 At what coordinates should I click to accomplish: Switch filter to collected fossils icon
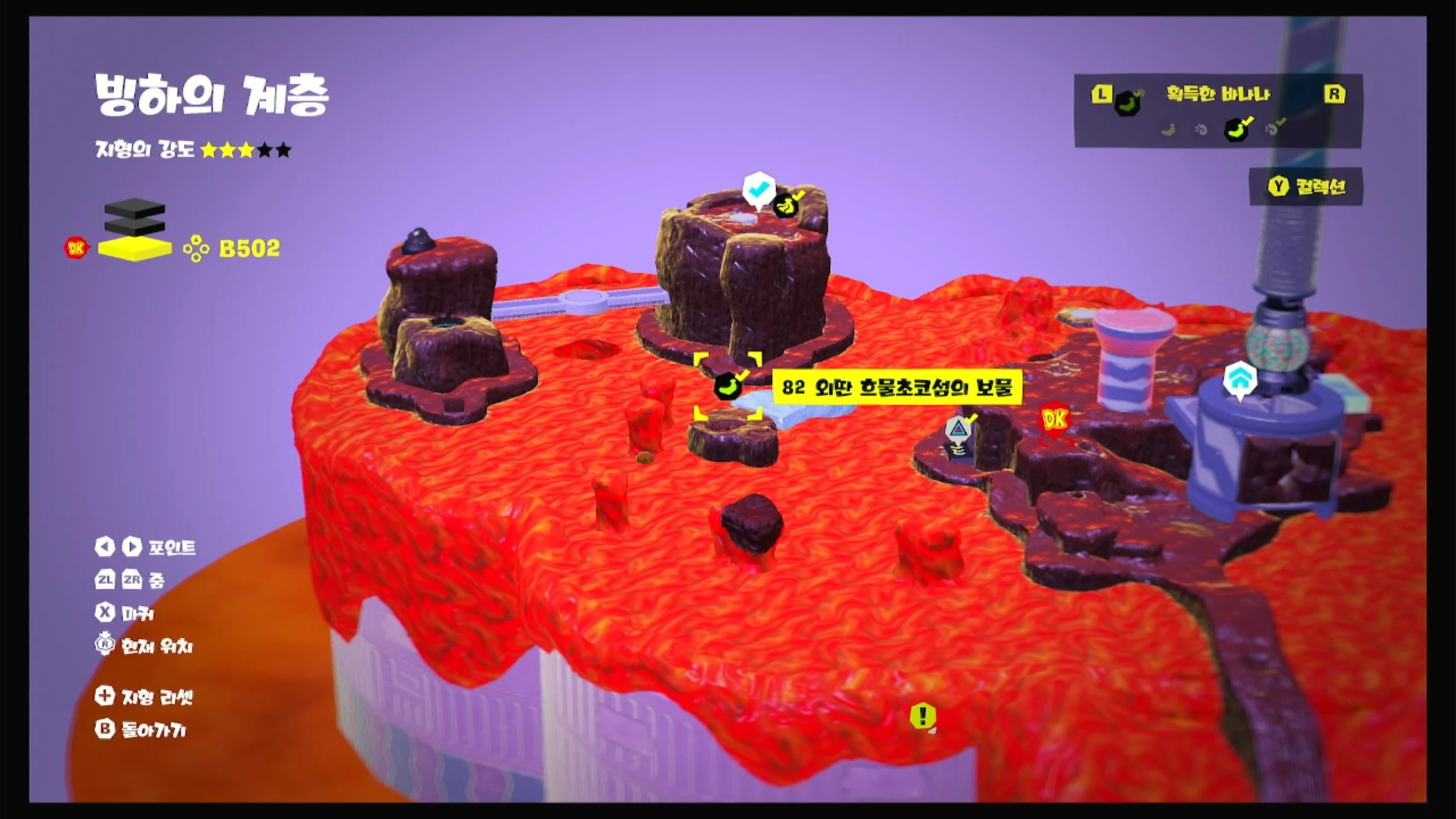pyautogui.click(x=1272, y=129)
